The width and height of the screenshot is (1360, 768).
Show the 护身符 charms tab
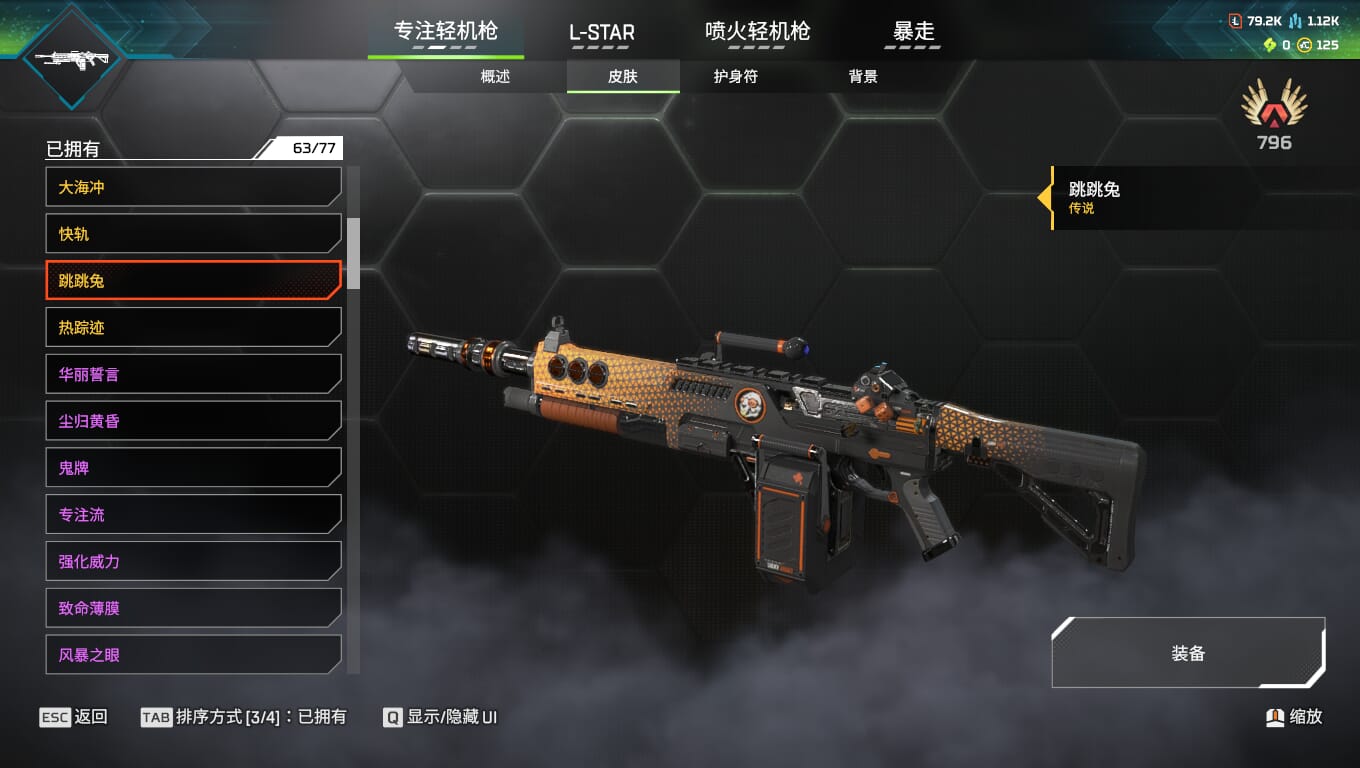(x=735, y=76)
